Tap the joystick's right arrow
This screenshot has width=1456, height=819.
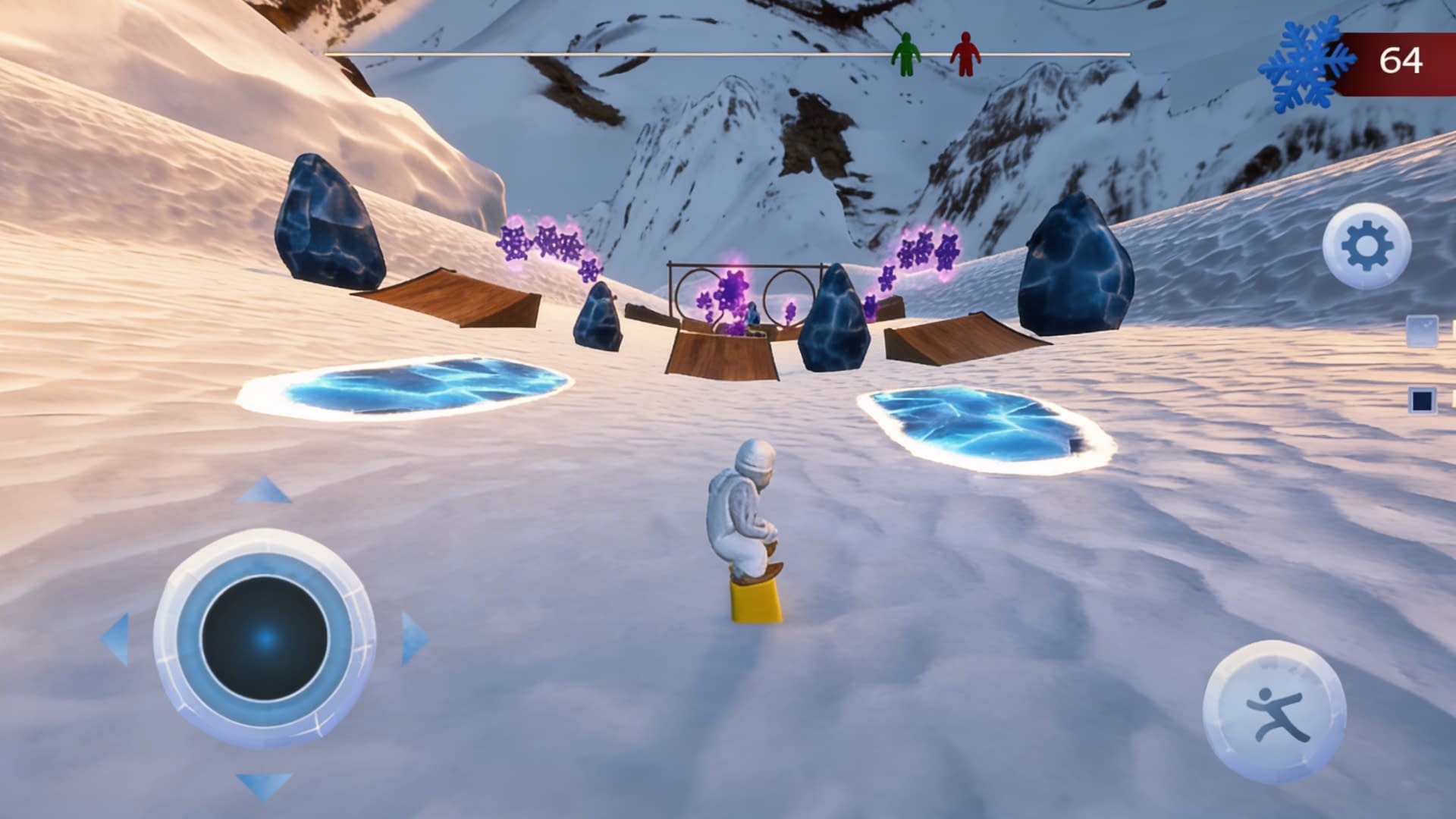413,639
